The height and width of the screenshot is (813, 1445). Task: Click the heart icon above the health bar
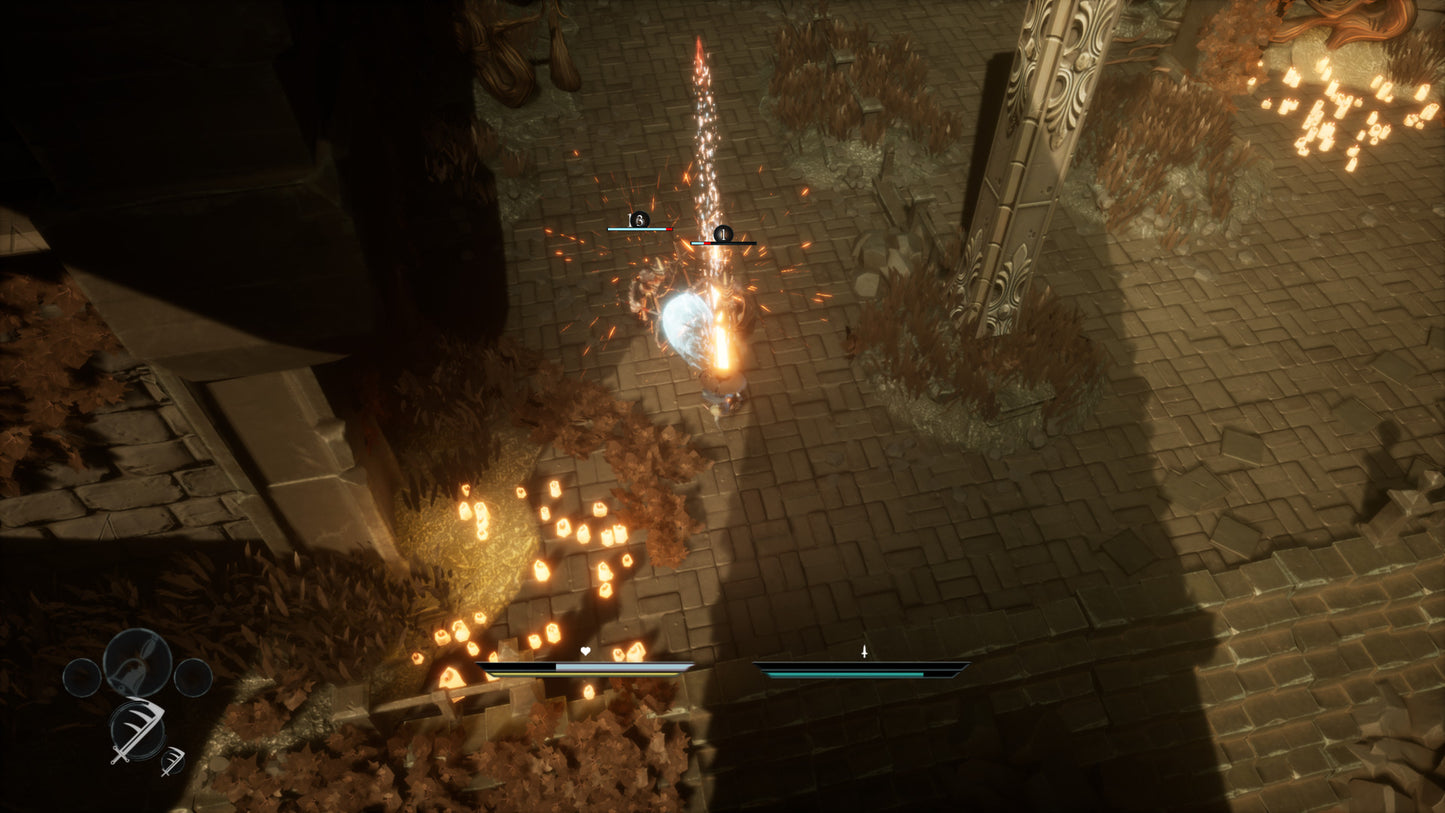(583, 650)
